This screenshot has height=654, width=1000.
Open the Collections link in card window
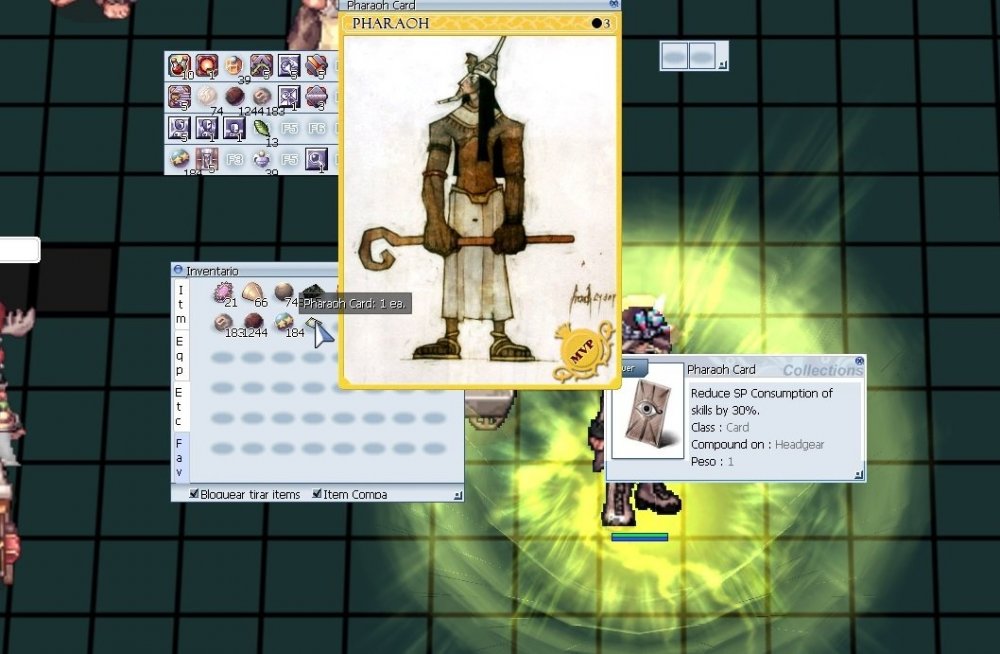822,370
